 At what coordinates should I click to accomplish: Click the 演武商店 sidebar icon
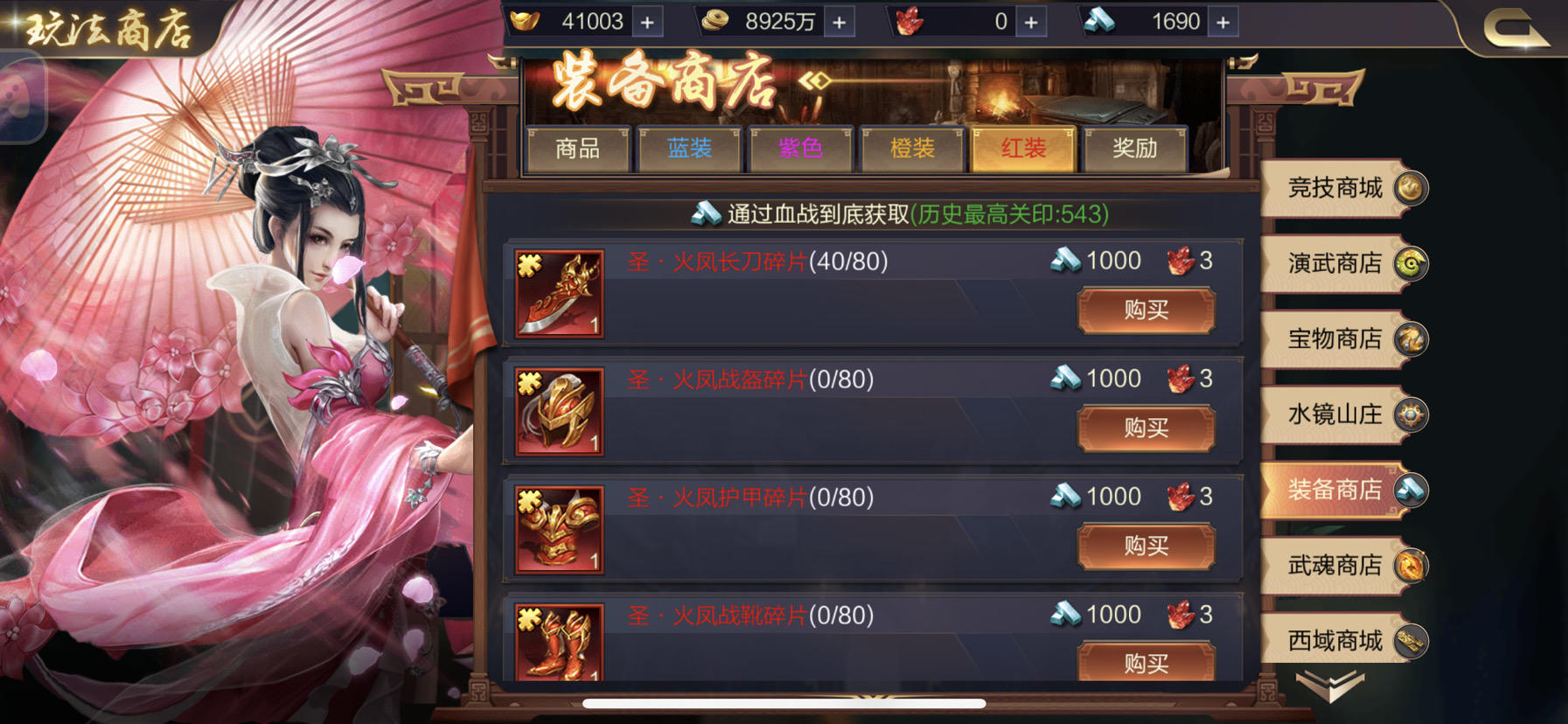[x=1412, y=262]
